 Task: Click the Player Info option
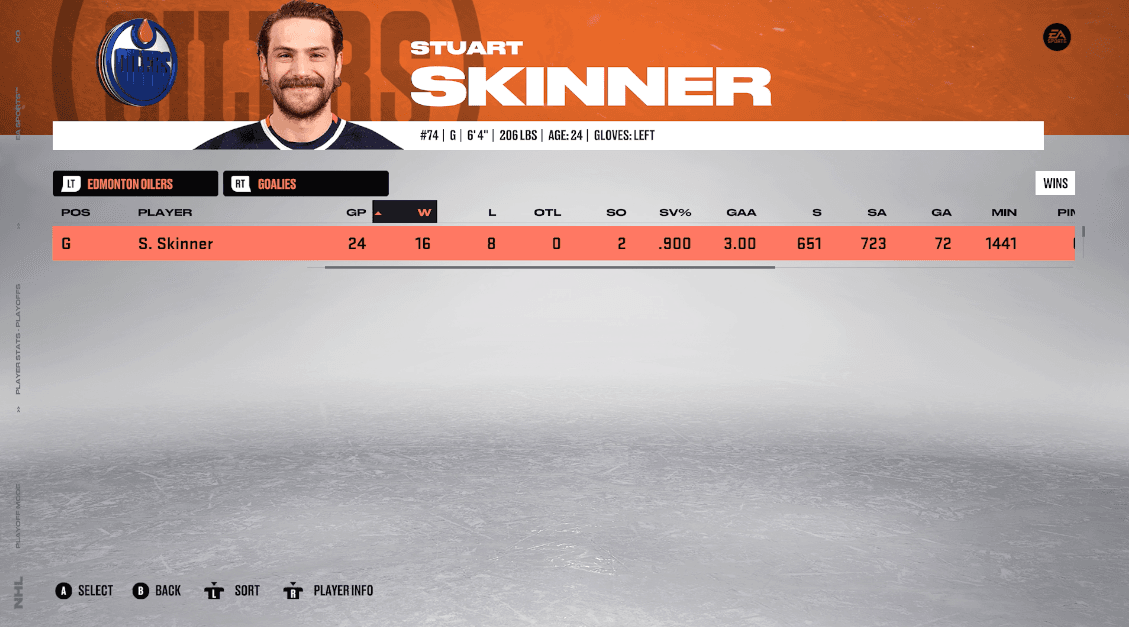coord(329,591)
